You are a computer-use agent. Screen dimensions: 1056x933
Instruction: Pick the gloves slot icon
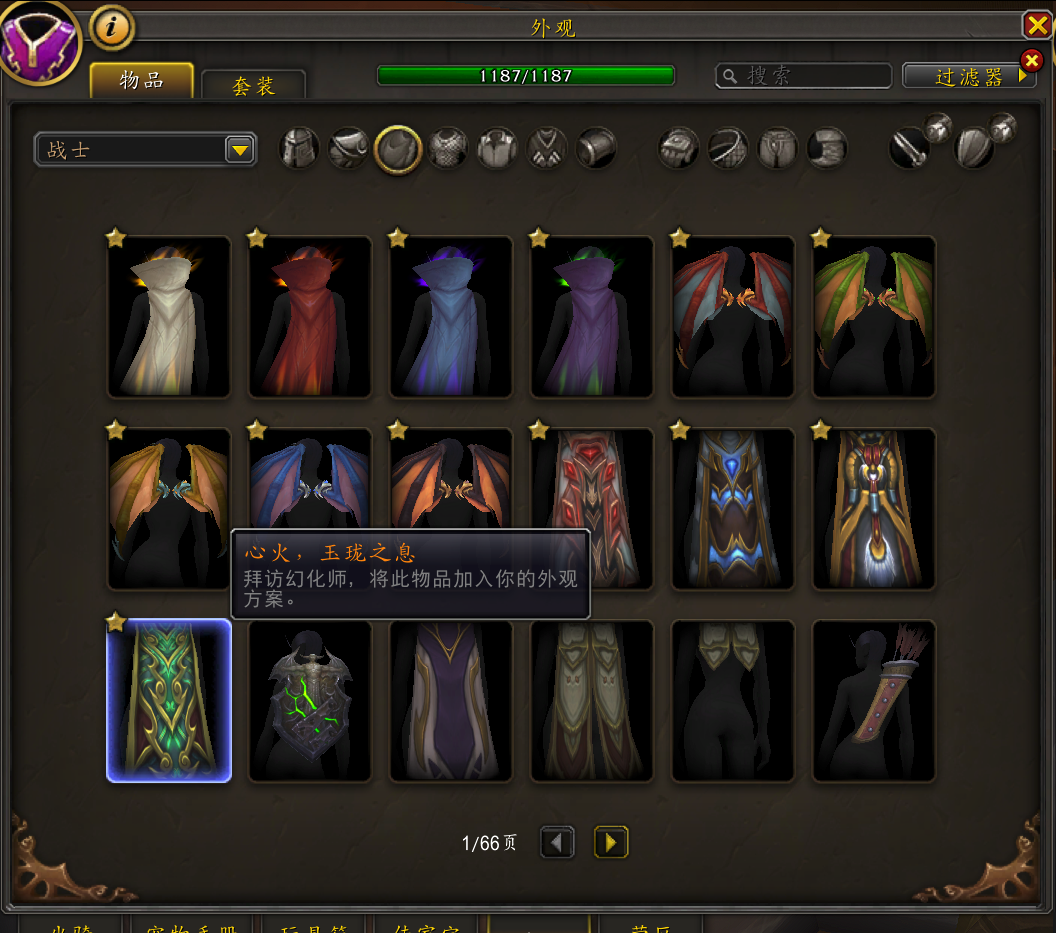coord(677,149)
